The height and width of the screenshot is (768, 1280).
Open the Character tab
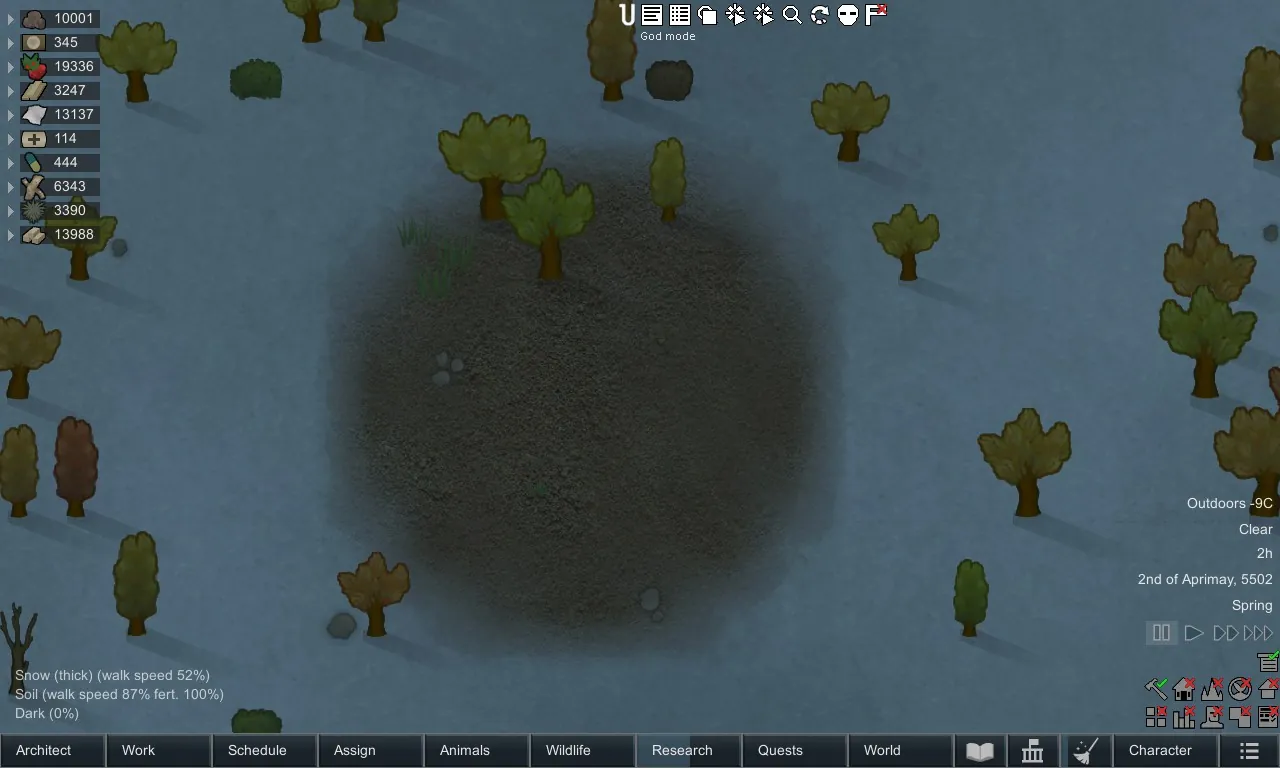(1167, 750)
